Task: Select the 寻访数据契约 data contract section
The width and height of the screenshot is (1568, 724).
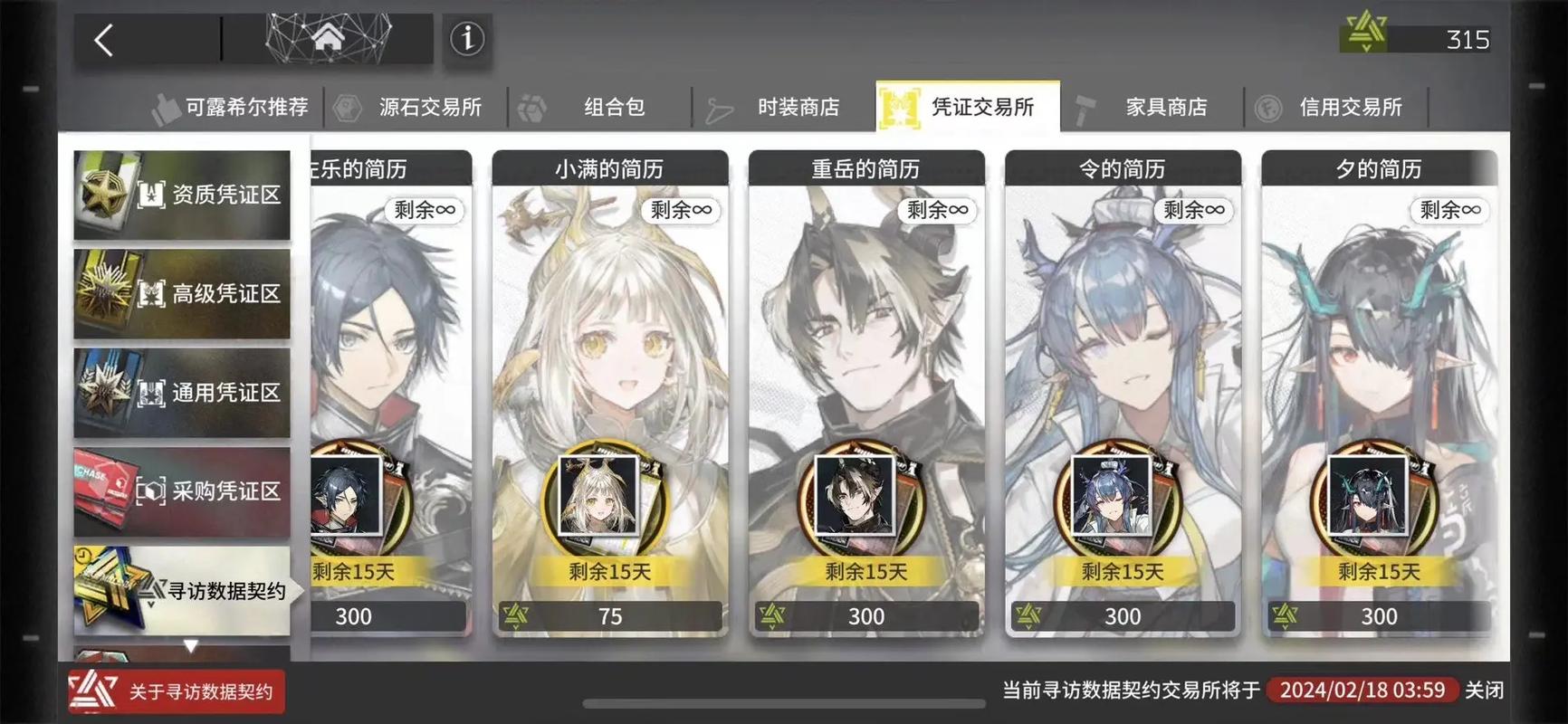Action: point(181,591)
